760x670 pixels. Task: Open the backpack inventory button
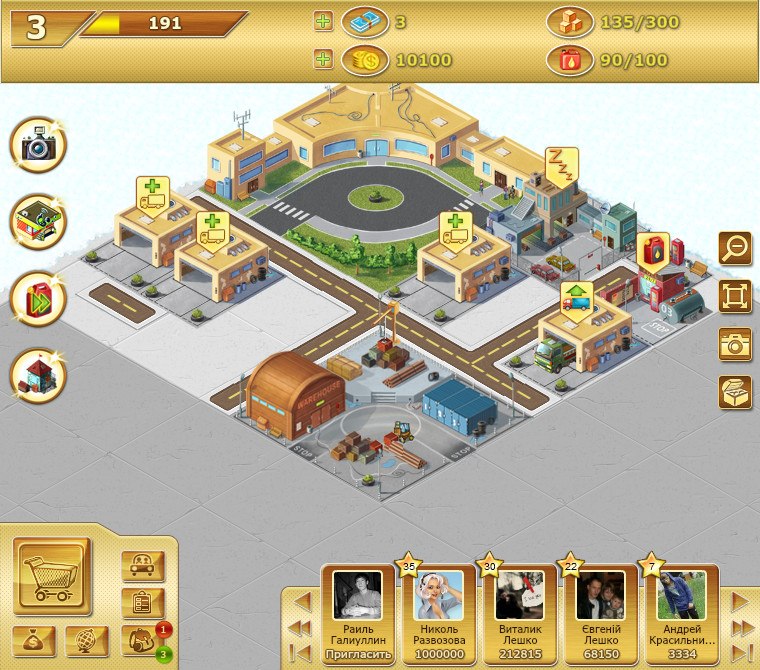(137, 641)
